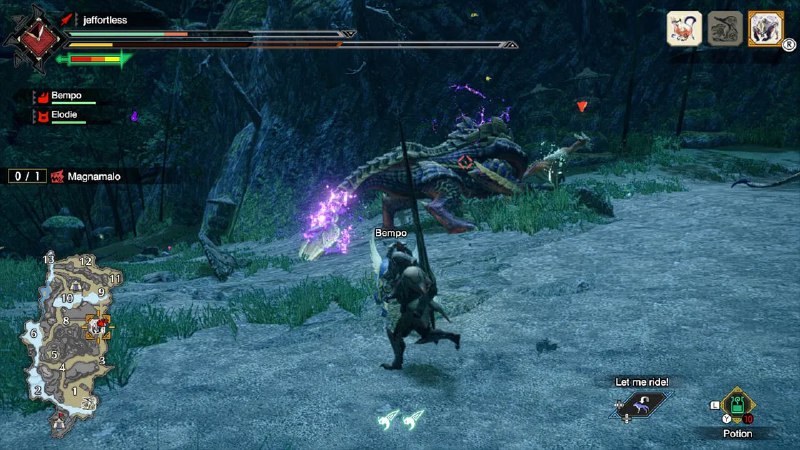Select the orange fox-like monster icon
This screenshot has height=450, width=800.
pyautogui.click(x=684, y=28)
